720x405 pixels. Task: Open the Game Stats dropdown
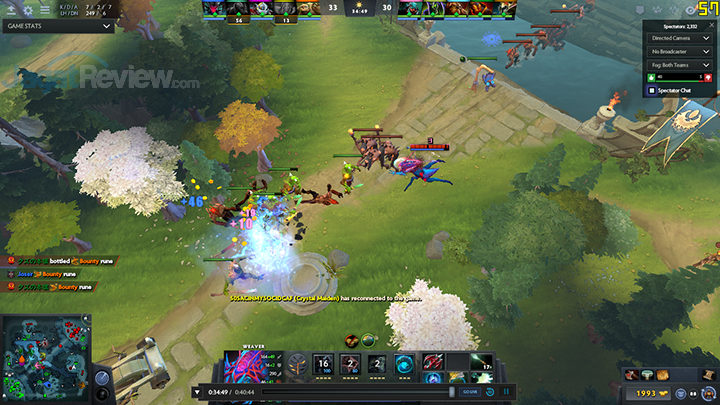(58, 27)
